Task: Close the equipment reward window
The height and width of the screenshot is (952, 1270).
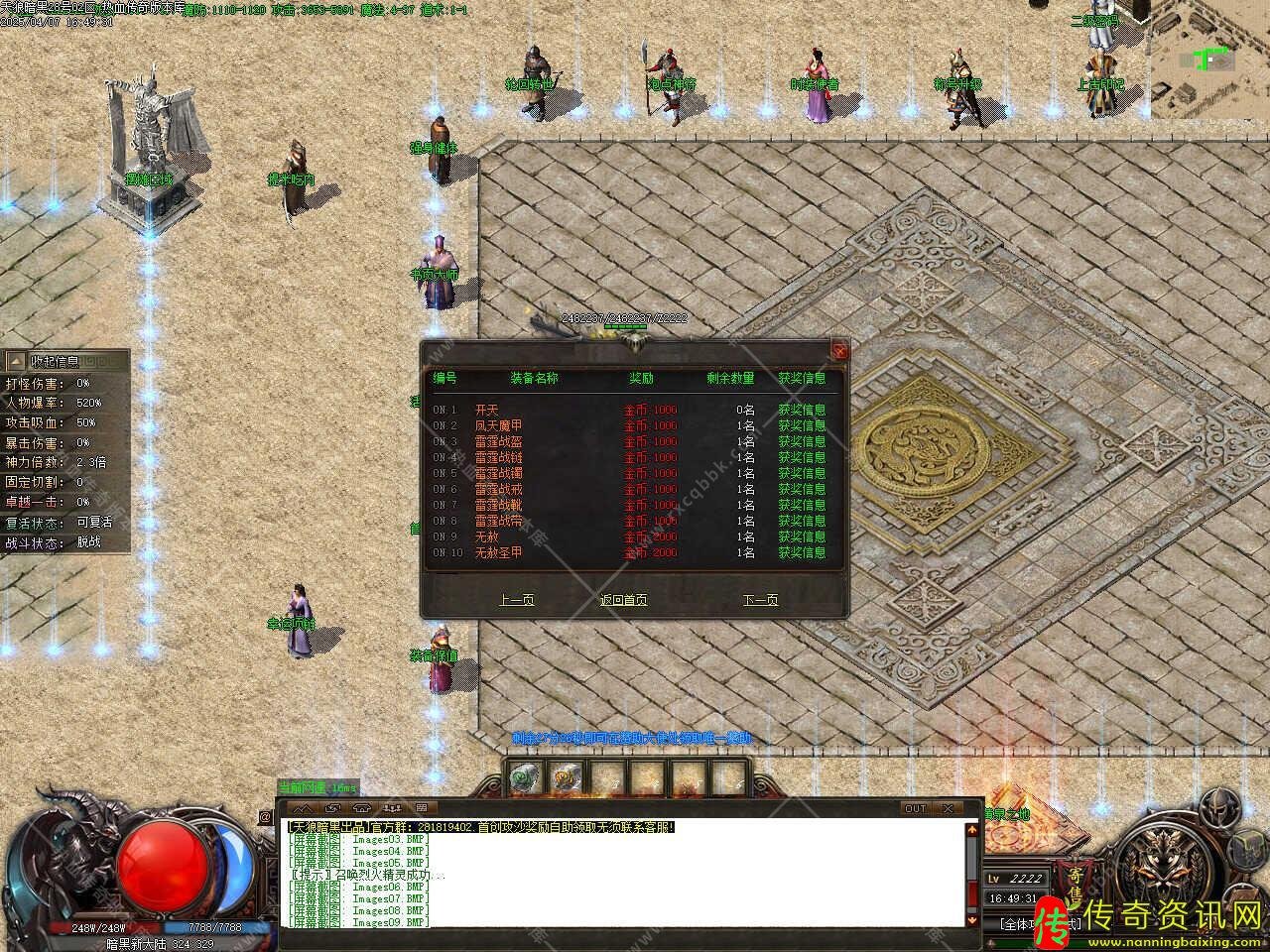Action: click(x=840, y=350)
